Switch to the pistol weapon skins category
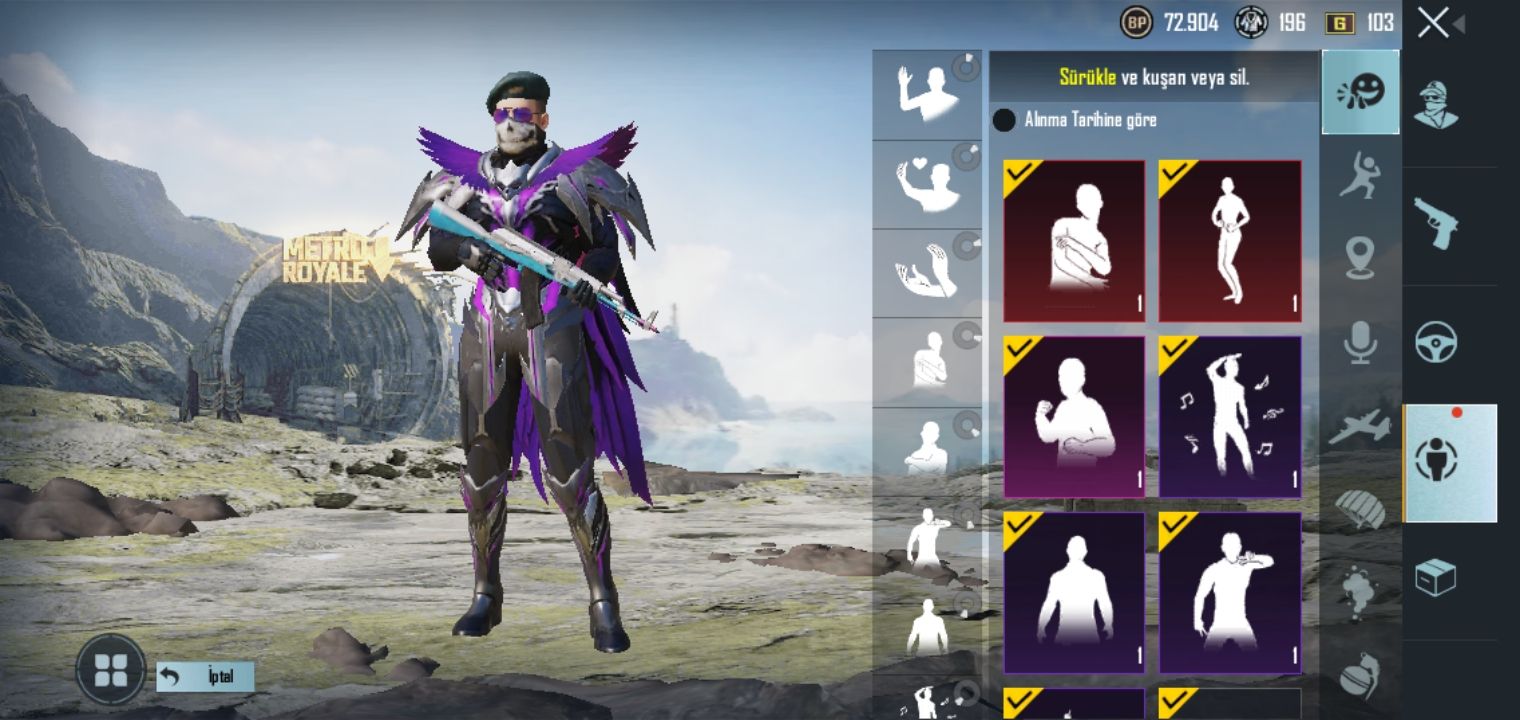This screenshot has height=720, width=1520. (1436, 223)
